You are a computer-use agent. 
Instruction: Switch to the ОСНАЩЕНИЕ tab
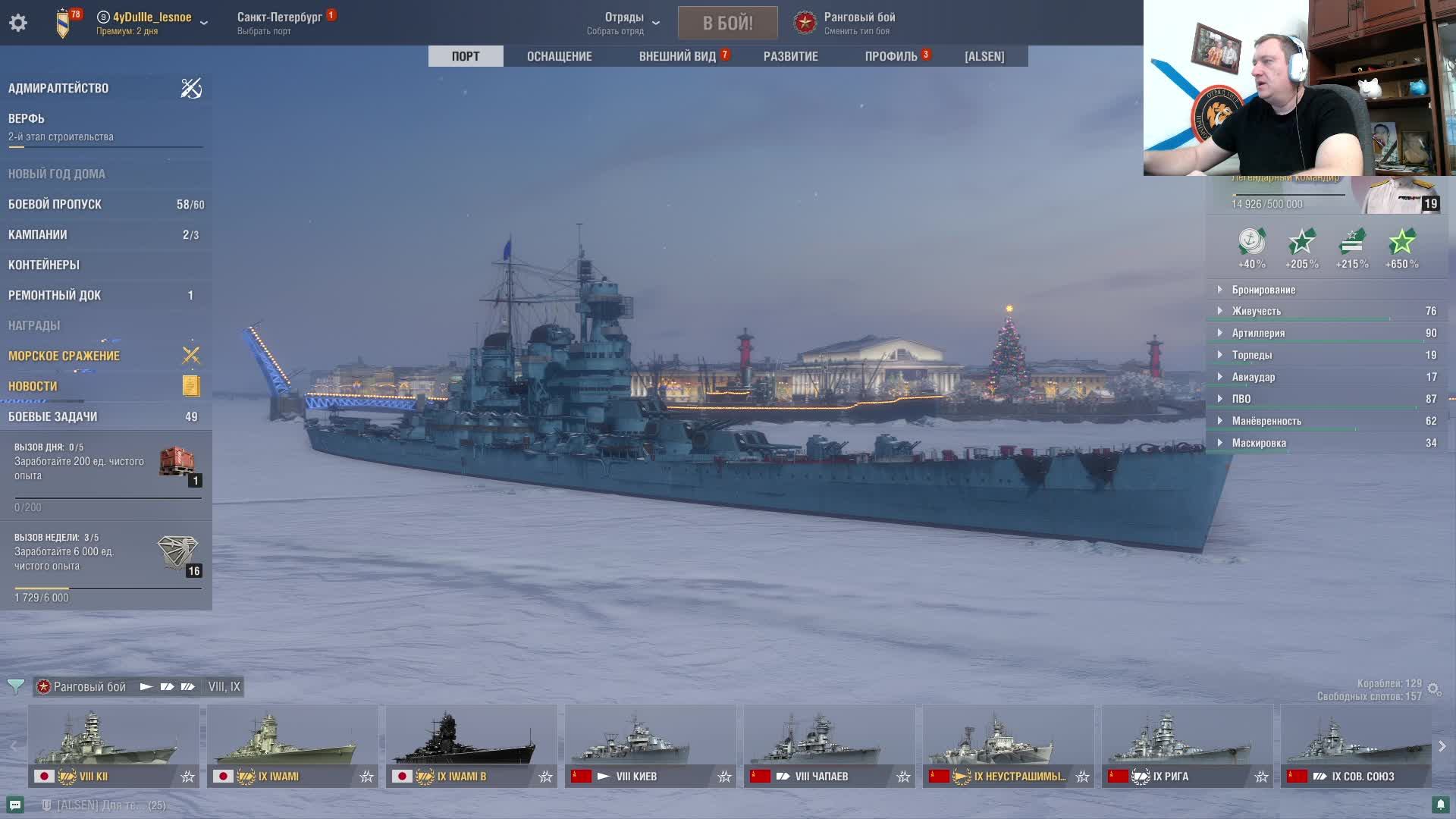(559, 56)
